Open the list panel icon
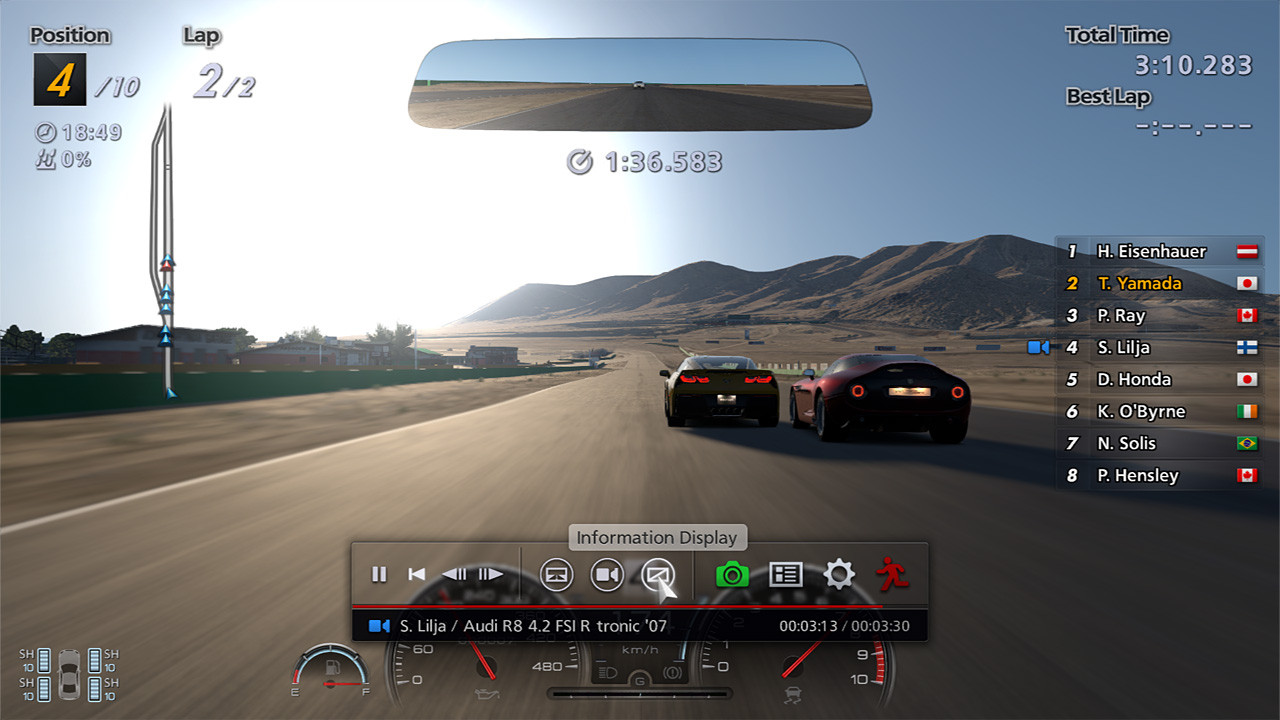1280x720 pixels. pyautogui.click(x=786, y=574)
